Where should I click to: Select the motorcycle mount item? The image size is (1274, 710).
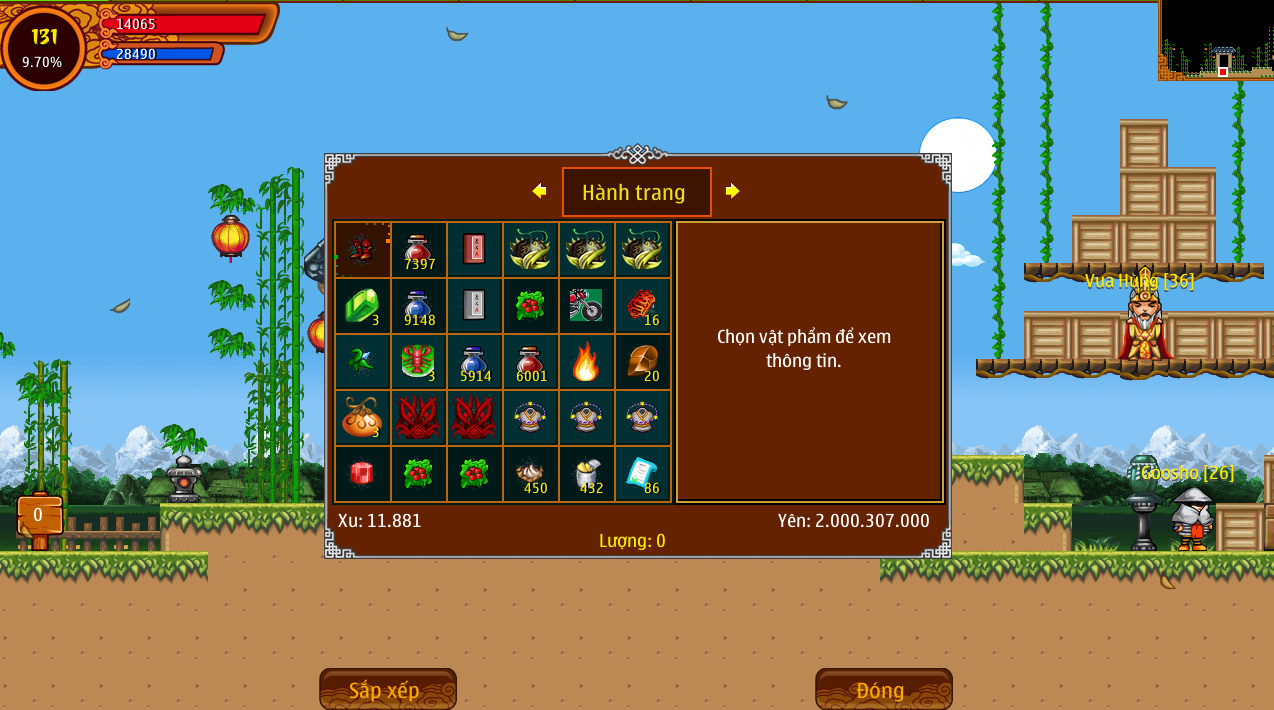[586, 306]
